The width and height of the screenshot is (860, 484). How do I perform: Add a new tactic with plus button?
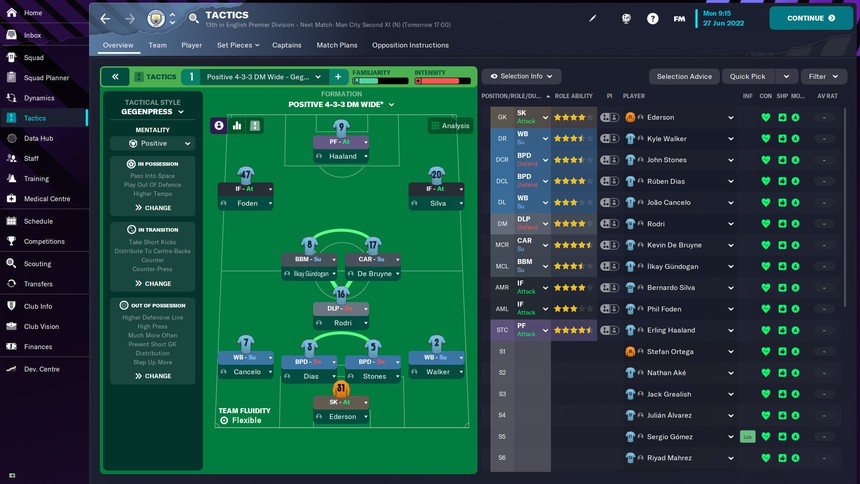coord(338,76)
